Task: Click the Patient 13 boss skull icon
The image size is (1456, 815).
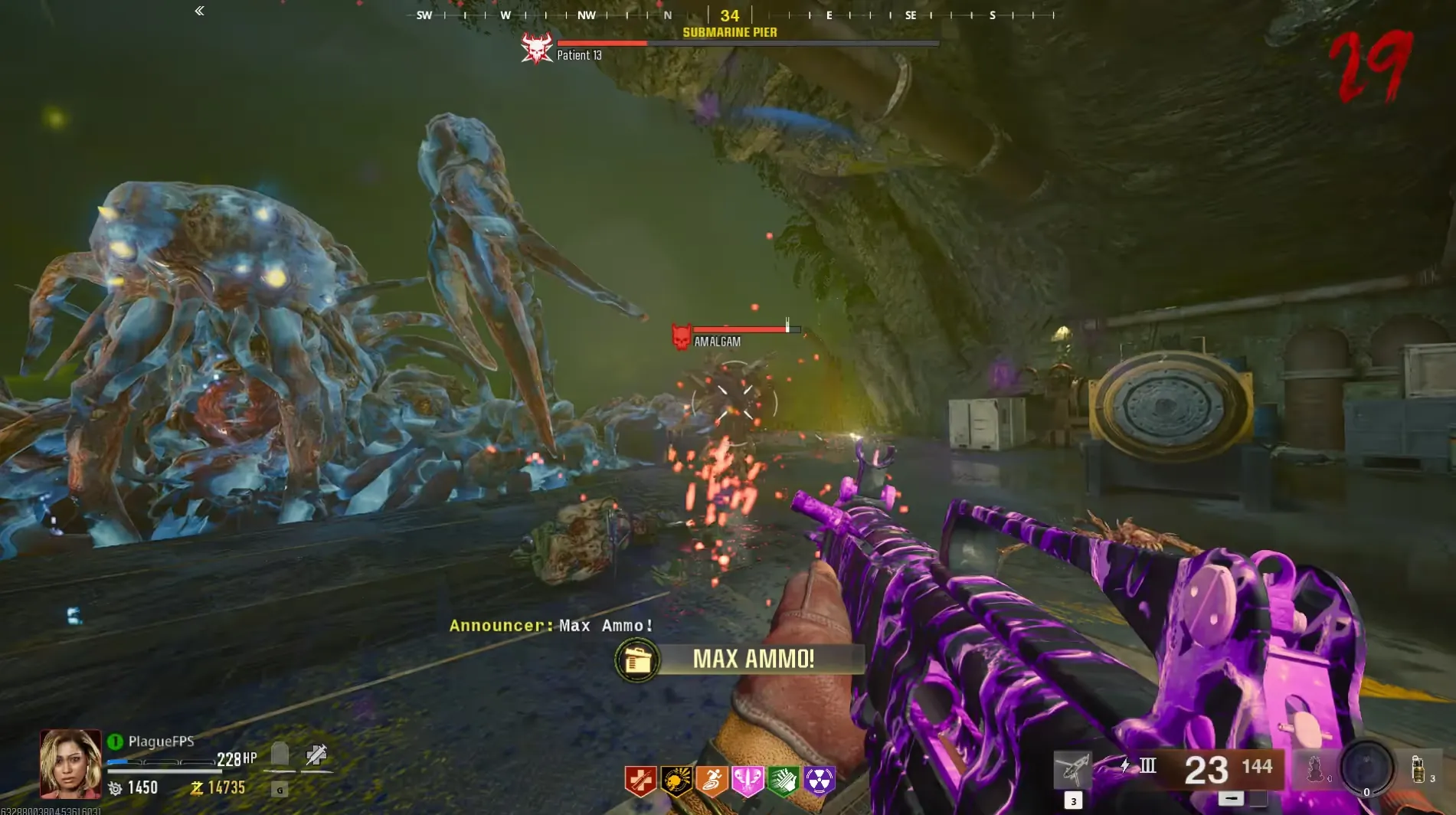Action: click(536, 48)
